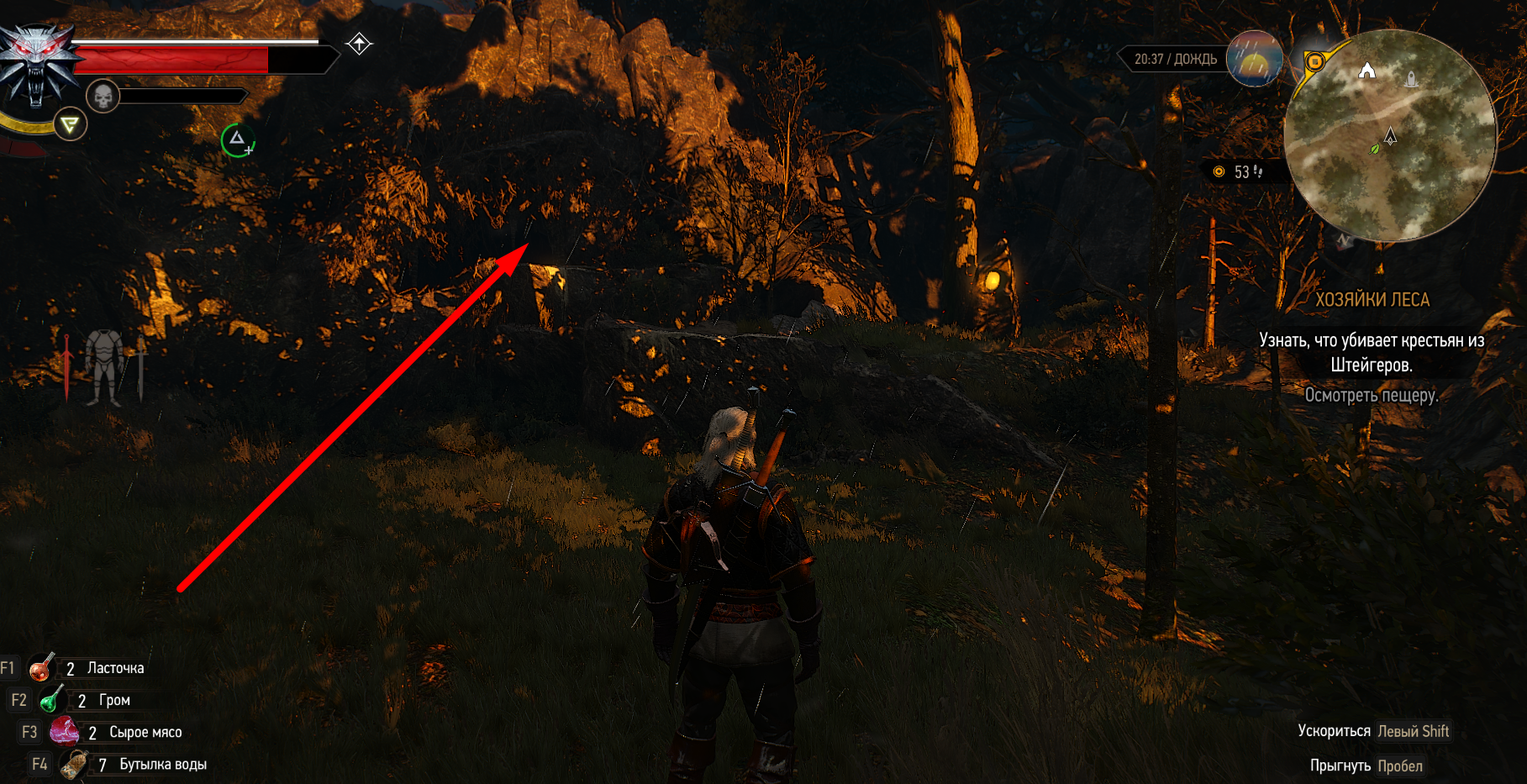Image resolution: width=1527 pixels, height=784 pixels.
Task: Open the circular minimap
Action: 1390,136
